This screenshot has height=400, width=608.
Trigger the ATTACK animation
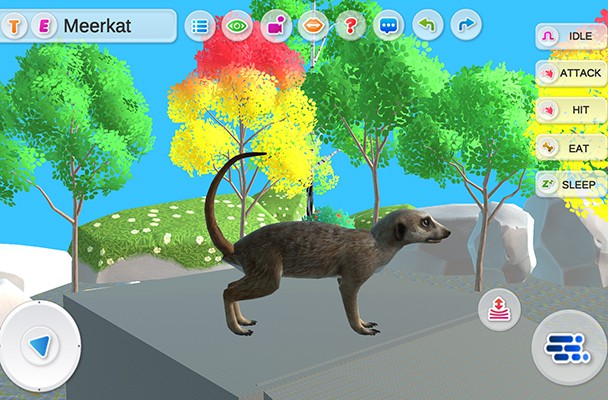point(571,73)
